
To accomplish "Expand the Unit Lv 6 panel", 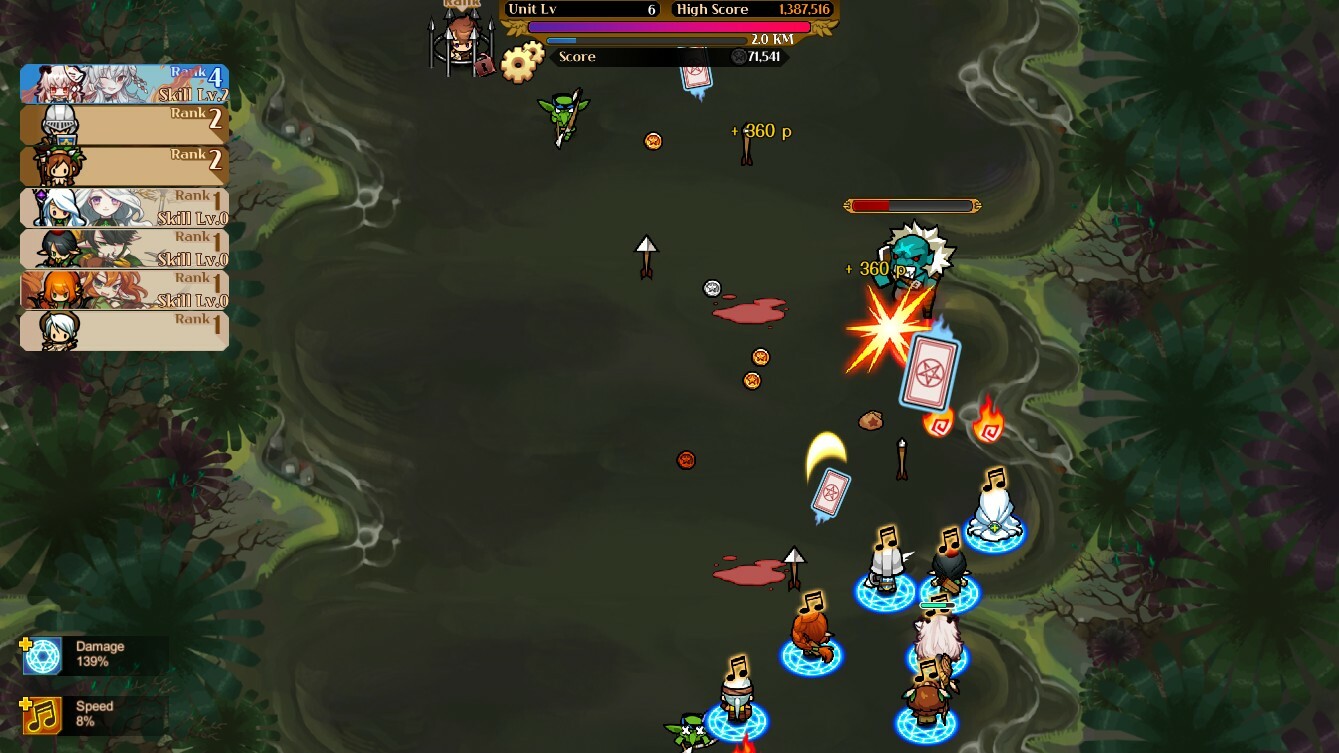I will 583,9.
